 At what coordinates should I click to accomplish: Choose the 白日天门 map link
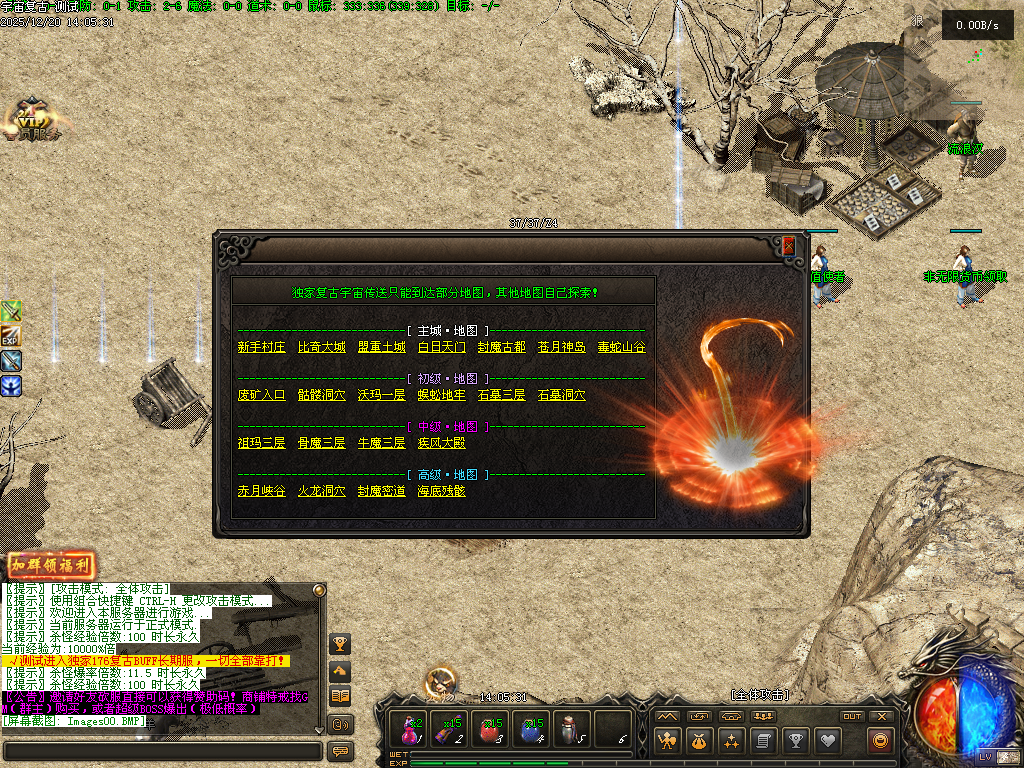pos(441,348)
